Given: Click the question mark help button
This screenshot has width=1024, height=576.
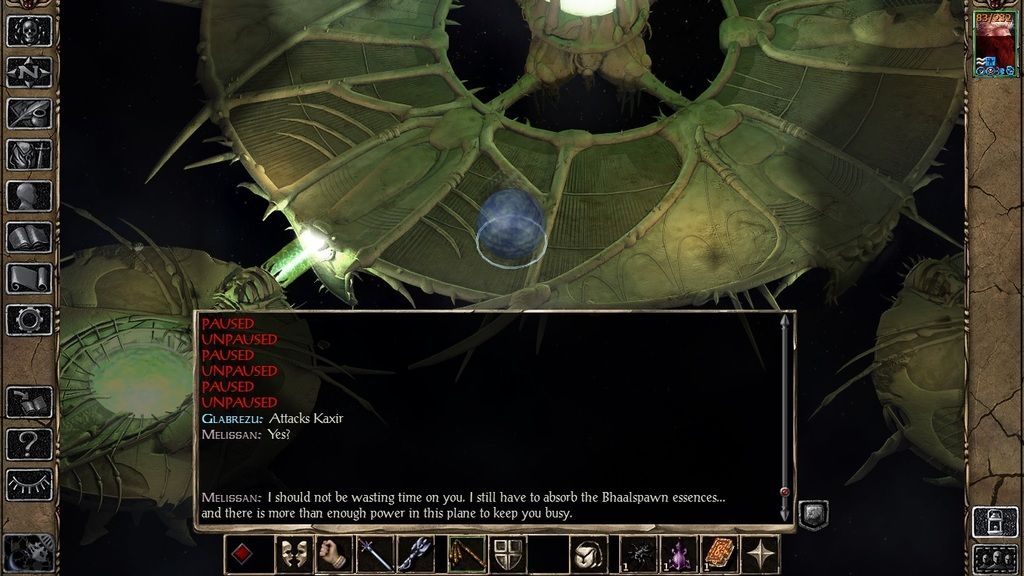Looking at the screenshot, I should pyautogui.click(x=29, y=443).
